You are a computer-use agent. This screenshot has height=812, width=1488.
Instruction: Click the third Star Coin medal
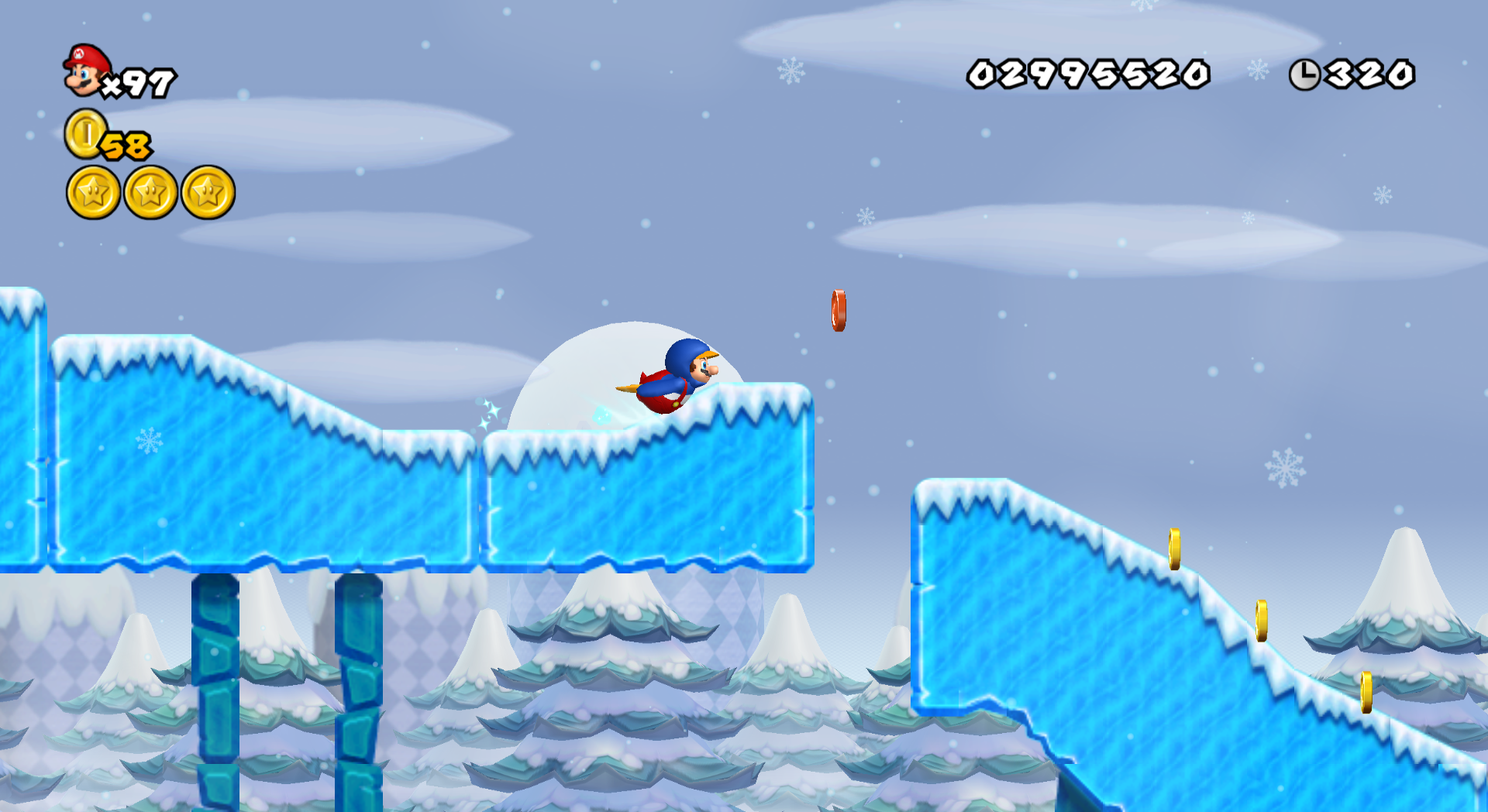[208, 192]
